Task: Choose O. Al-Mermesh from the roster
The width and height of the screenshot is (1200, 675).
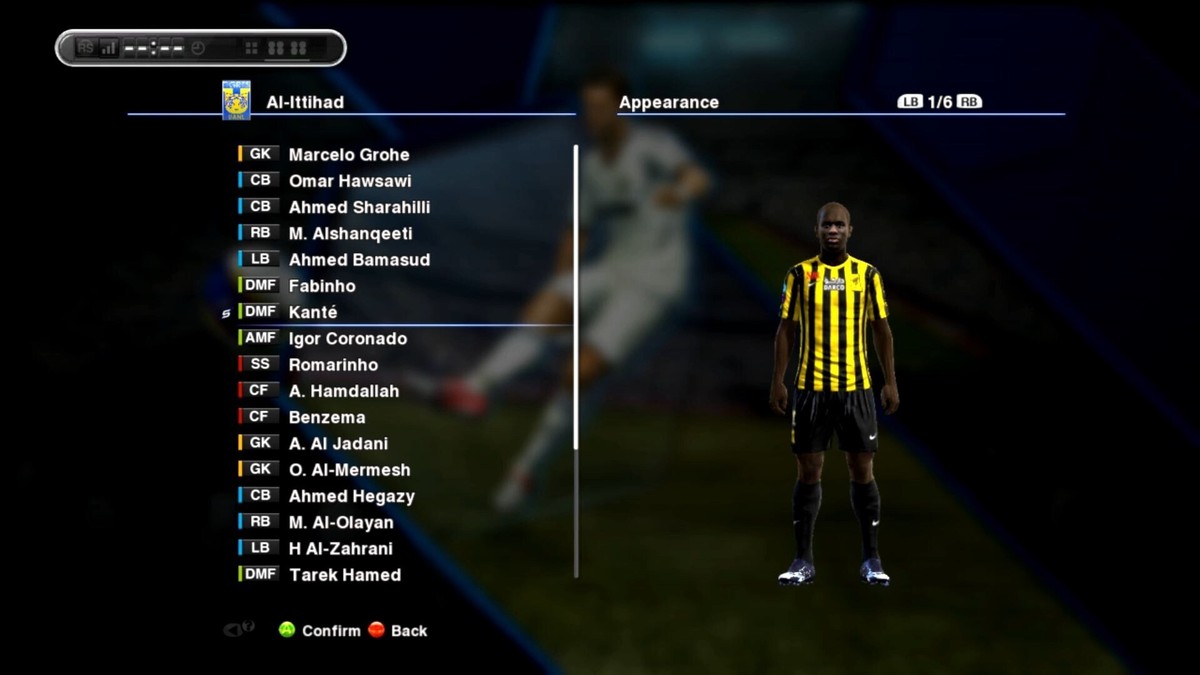Action: tap(349, 470)
